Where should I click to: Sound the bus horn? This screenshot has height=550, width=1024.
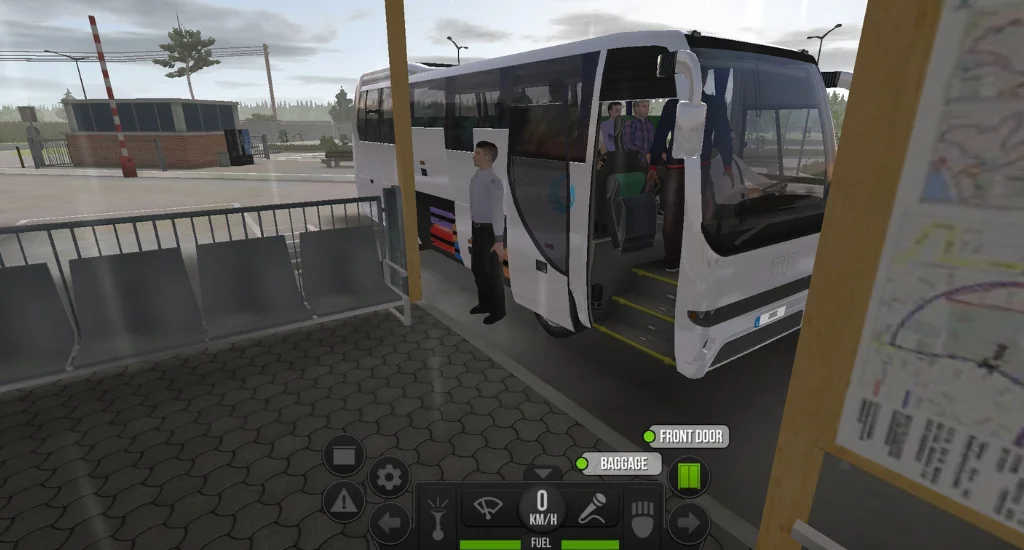[x=438, y=516]
